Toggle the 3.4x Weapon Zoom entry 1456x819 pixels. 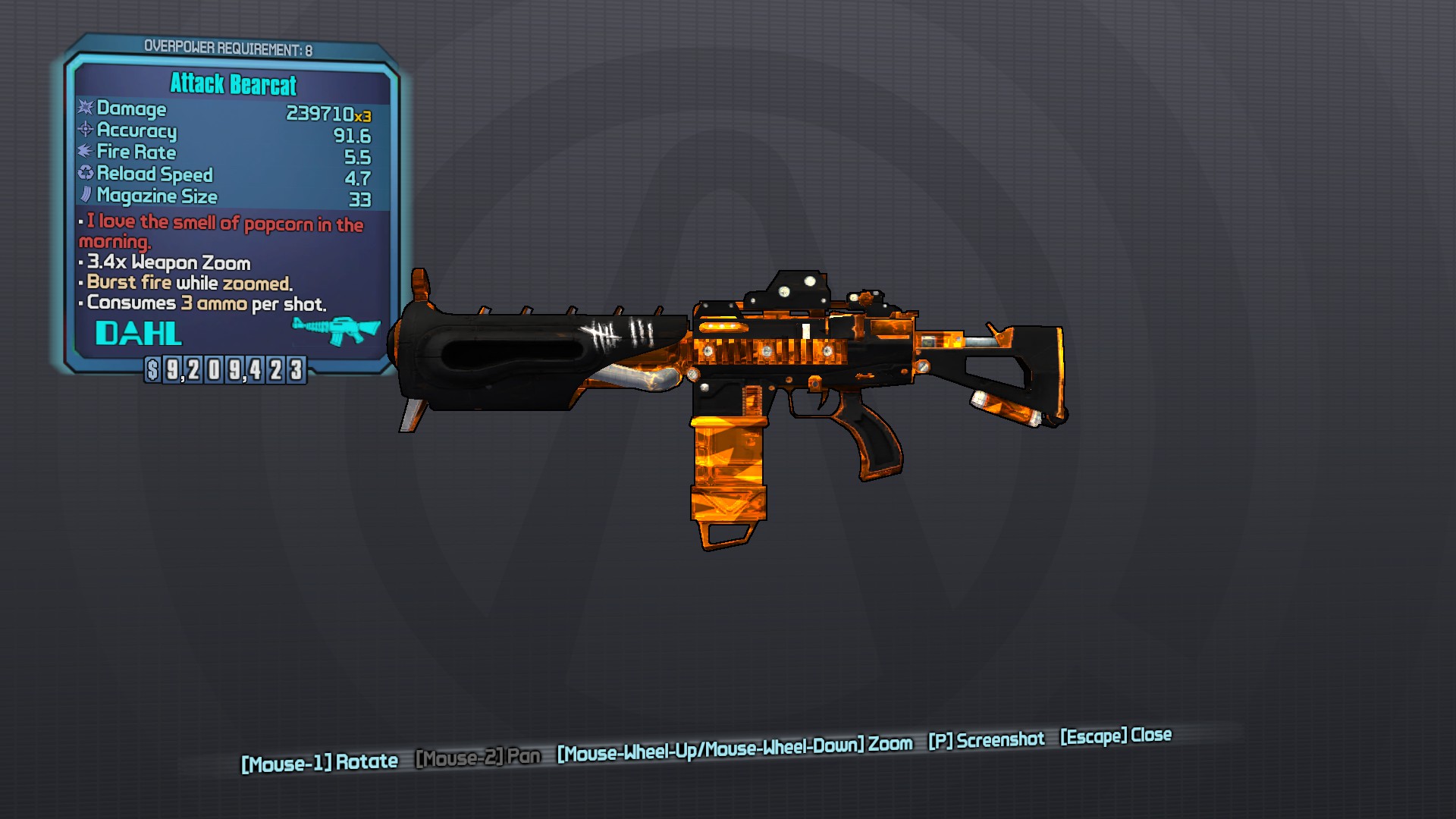click(165, 263)
